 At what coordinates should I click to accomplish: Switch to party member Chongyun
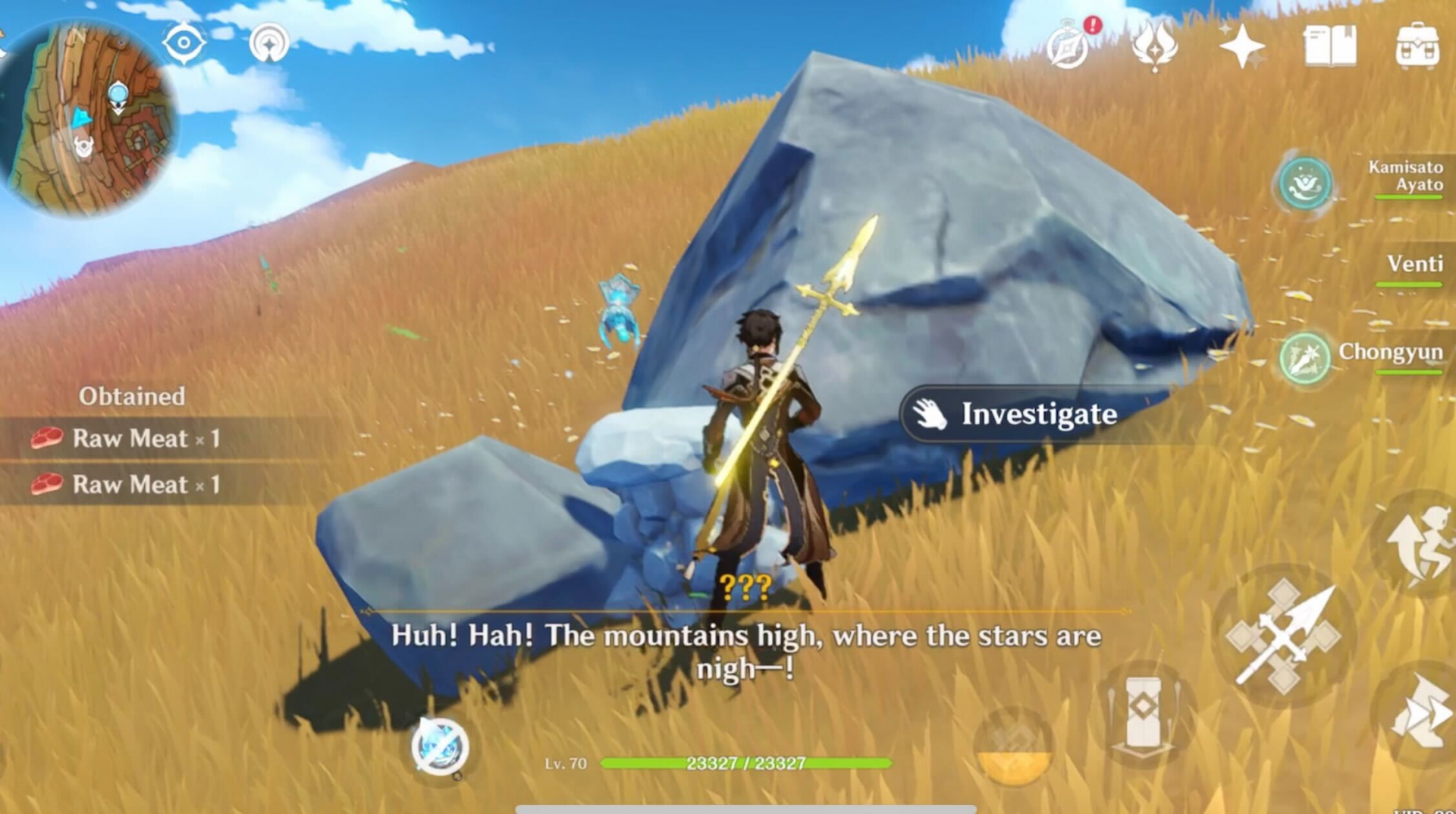(1304, 357)
